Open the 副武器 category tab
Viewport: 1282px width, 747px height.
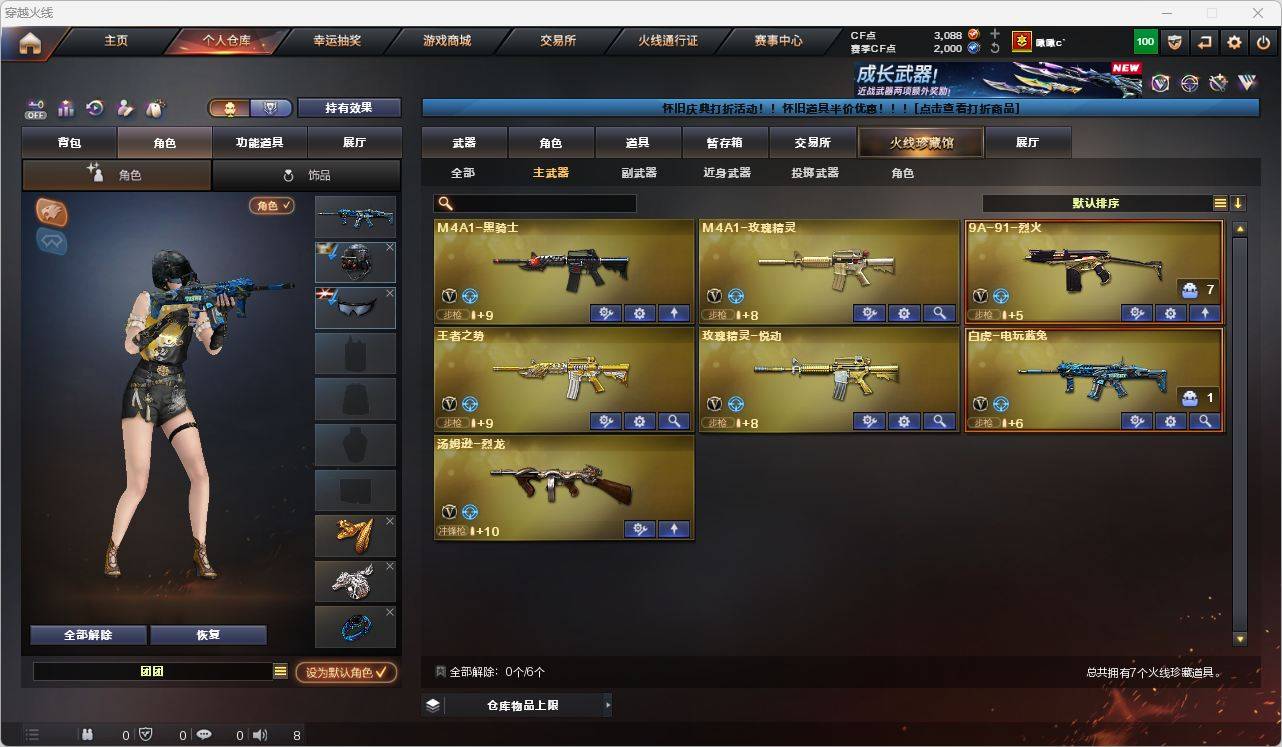click(x=637, y=172)
